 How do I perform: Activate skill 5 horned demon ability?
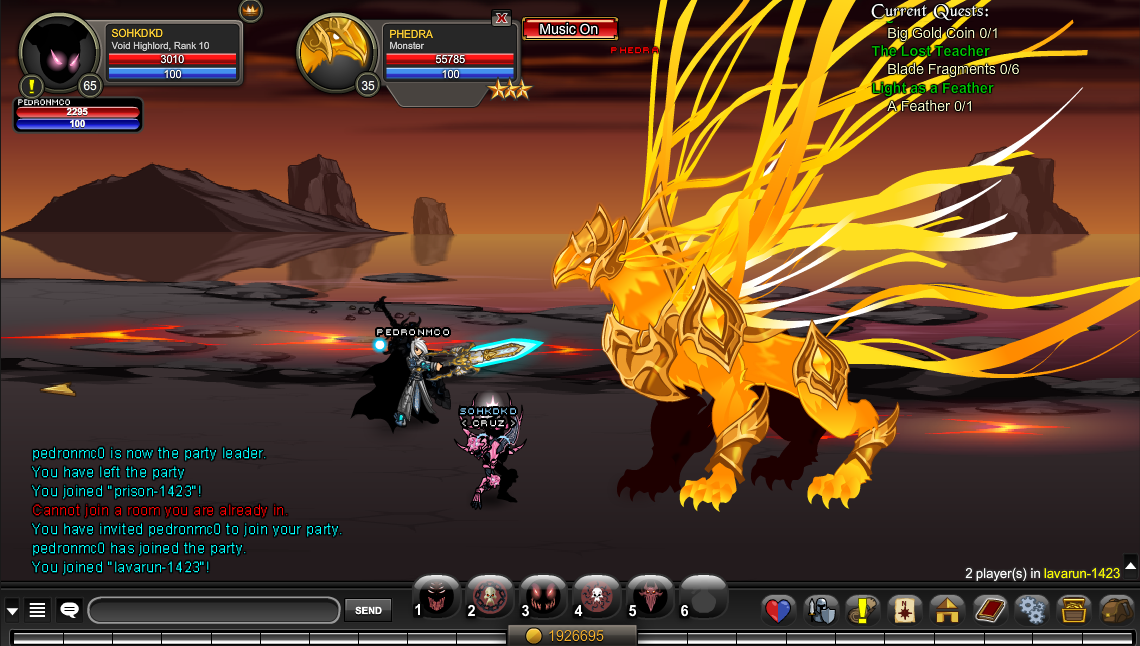pos(651,598)
